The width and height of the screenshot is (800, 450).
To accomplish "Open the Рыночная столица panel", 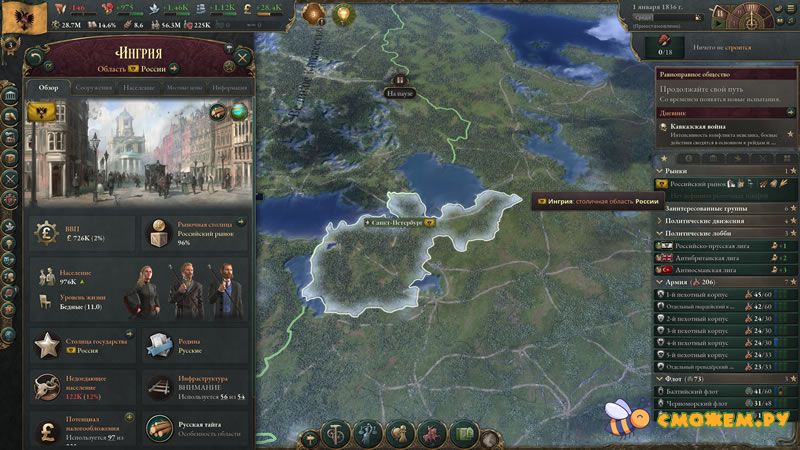I will coord(191,233).
